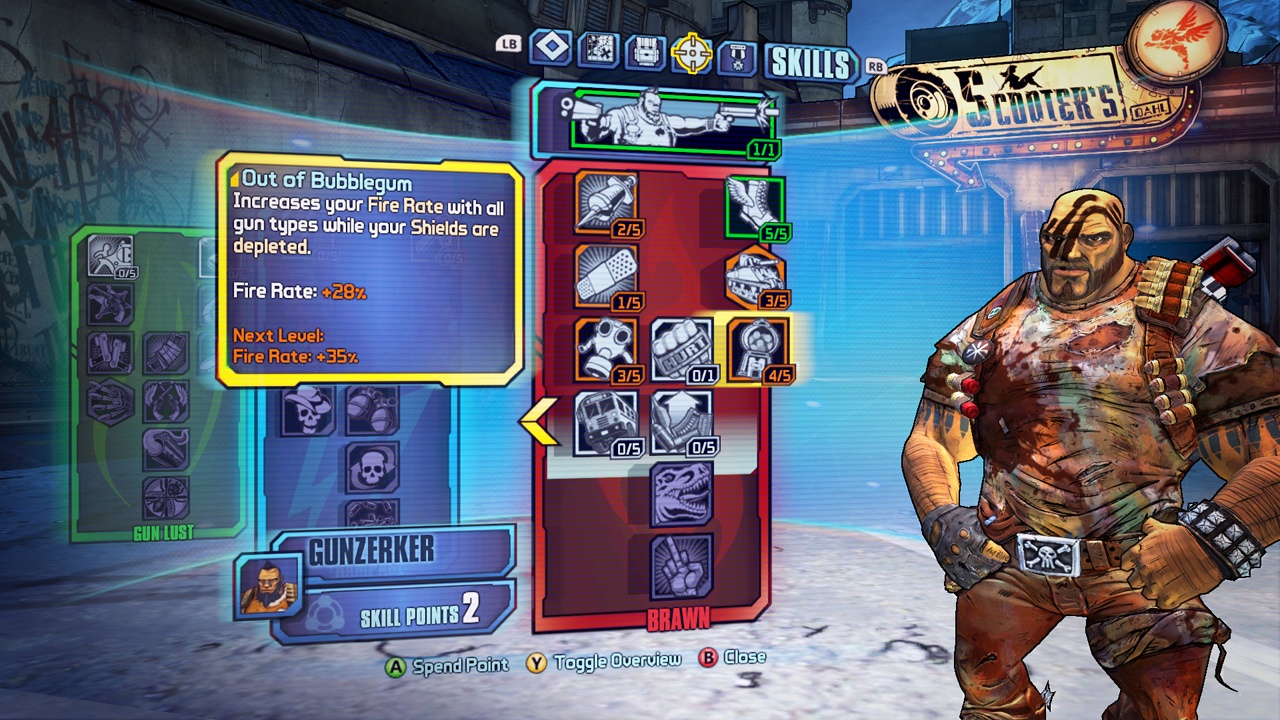Viewport: 1280px width, 720px height.
Task: Choose the winged boot skill at 5/5
Action: (x=755, y=209)
